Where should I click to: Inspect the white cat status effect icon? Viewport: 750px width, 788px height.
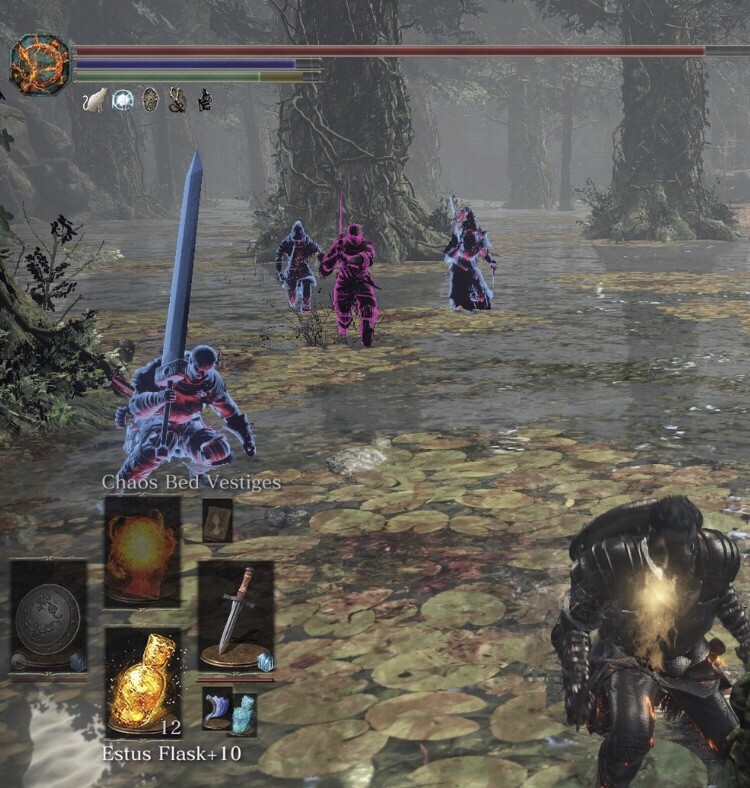[x=95, y=99]
